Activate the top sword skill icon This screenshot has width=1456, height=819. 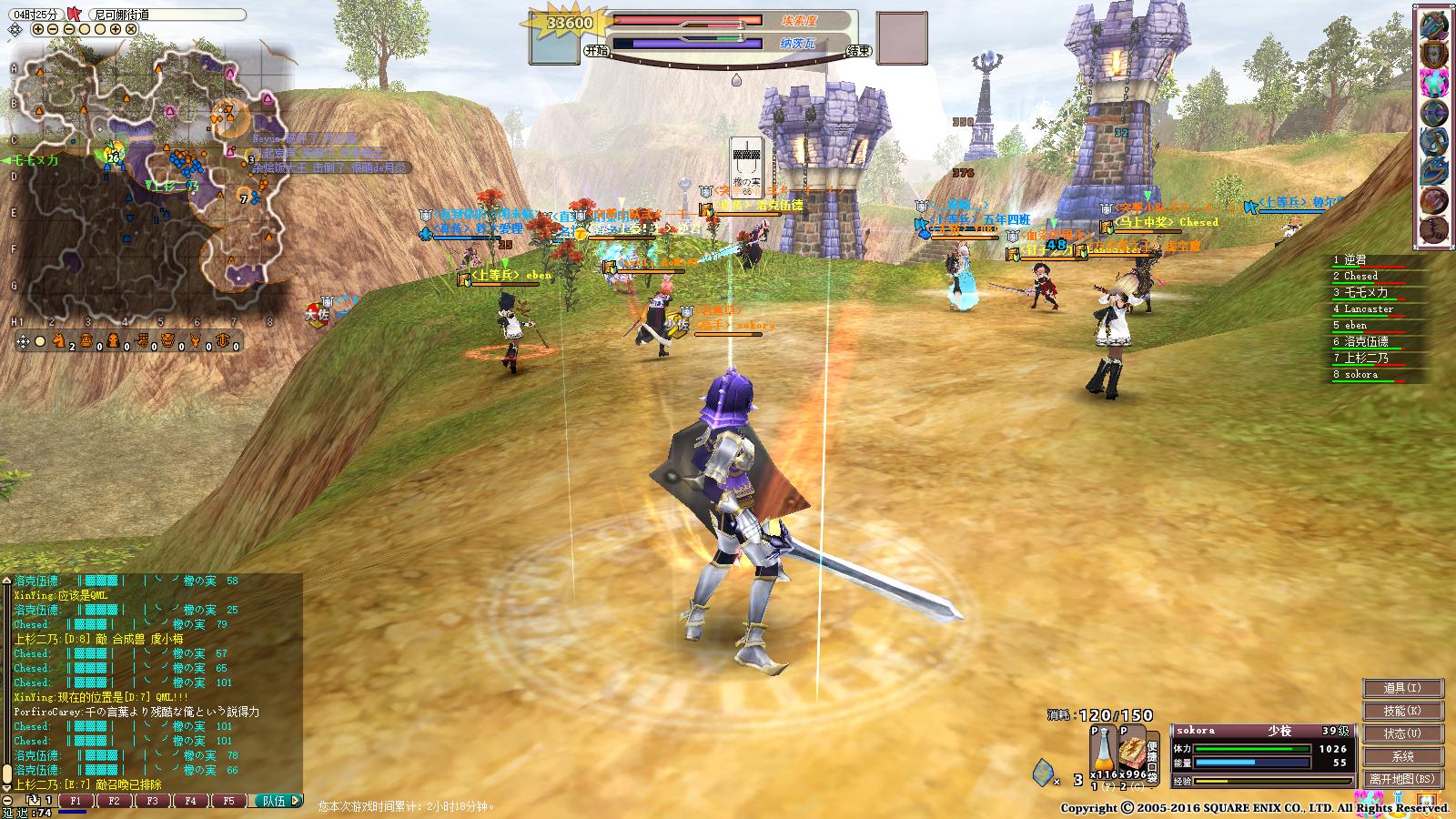coord(1433,25)
